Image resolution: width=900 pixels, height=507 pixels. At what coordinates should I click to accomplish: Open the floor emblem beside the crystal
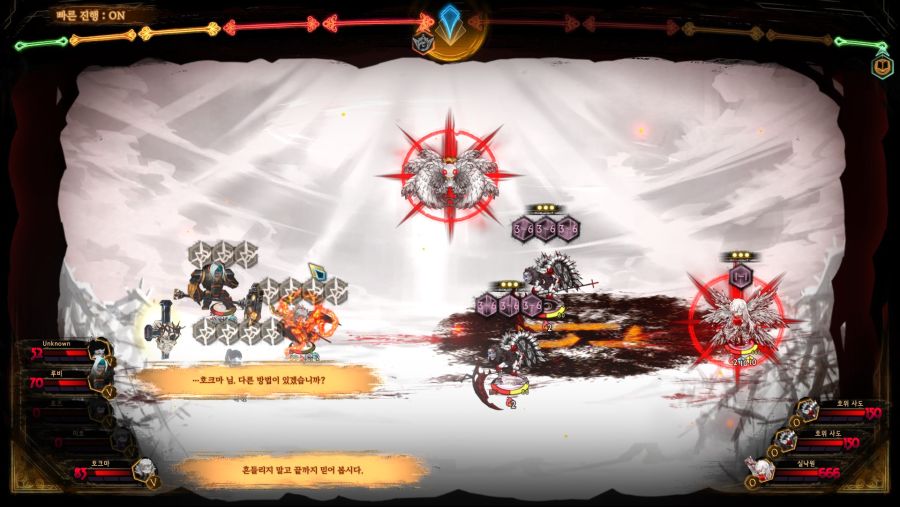coord(423,44)
